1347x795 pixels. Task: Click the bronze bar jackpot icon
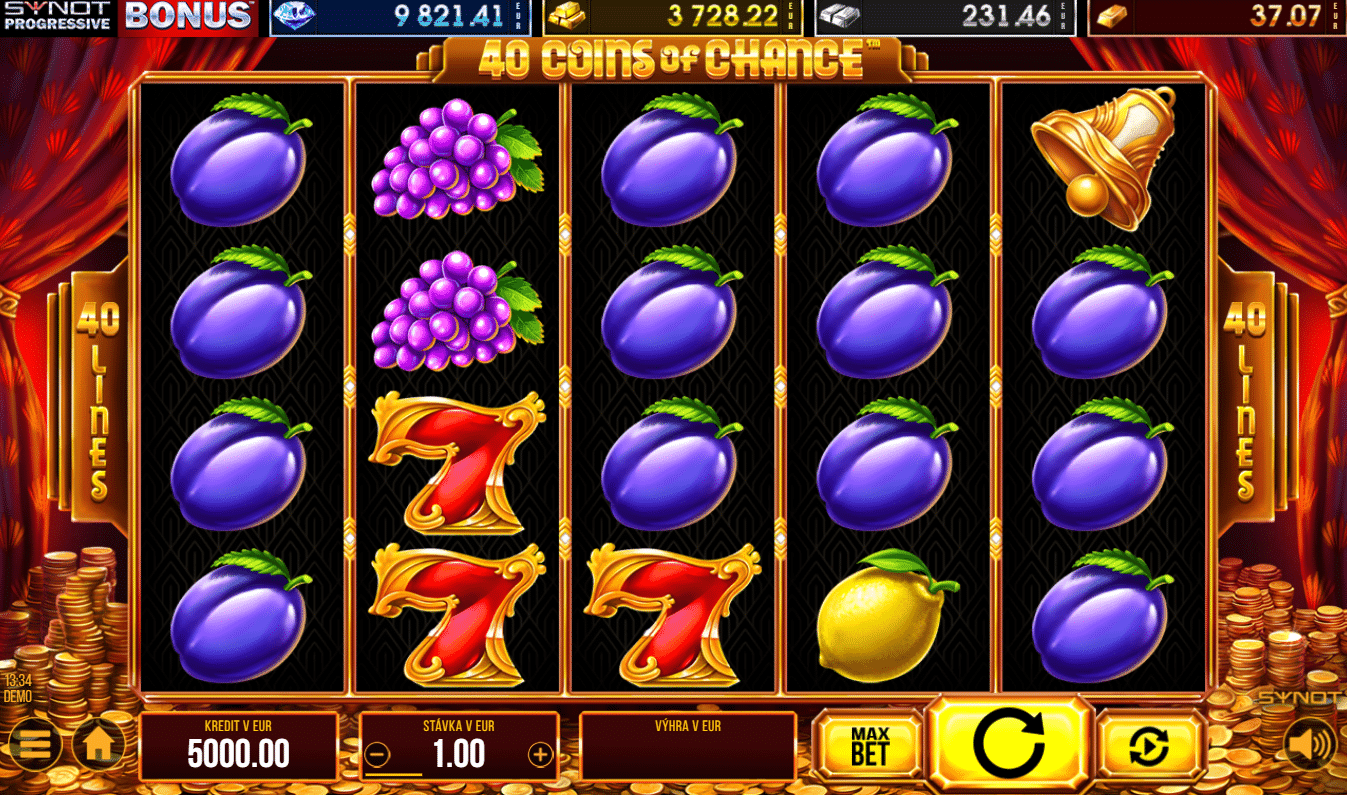(1113, 16)
